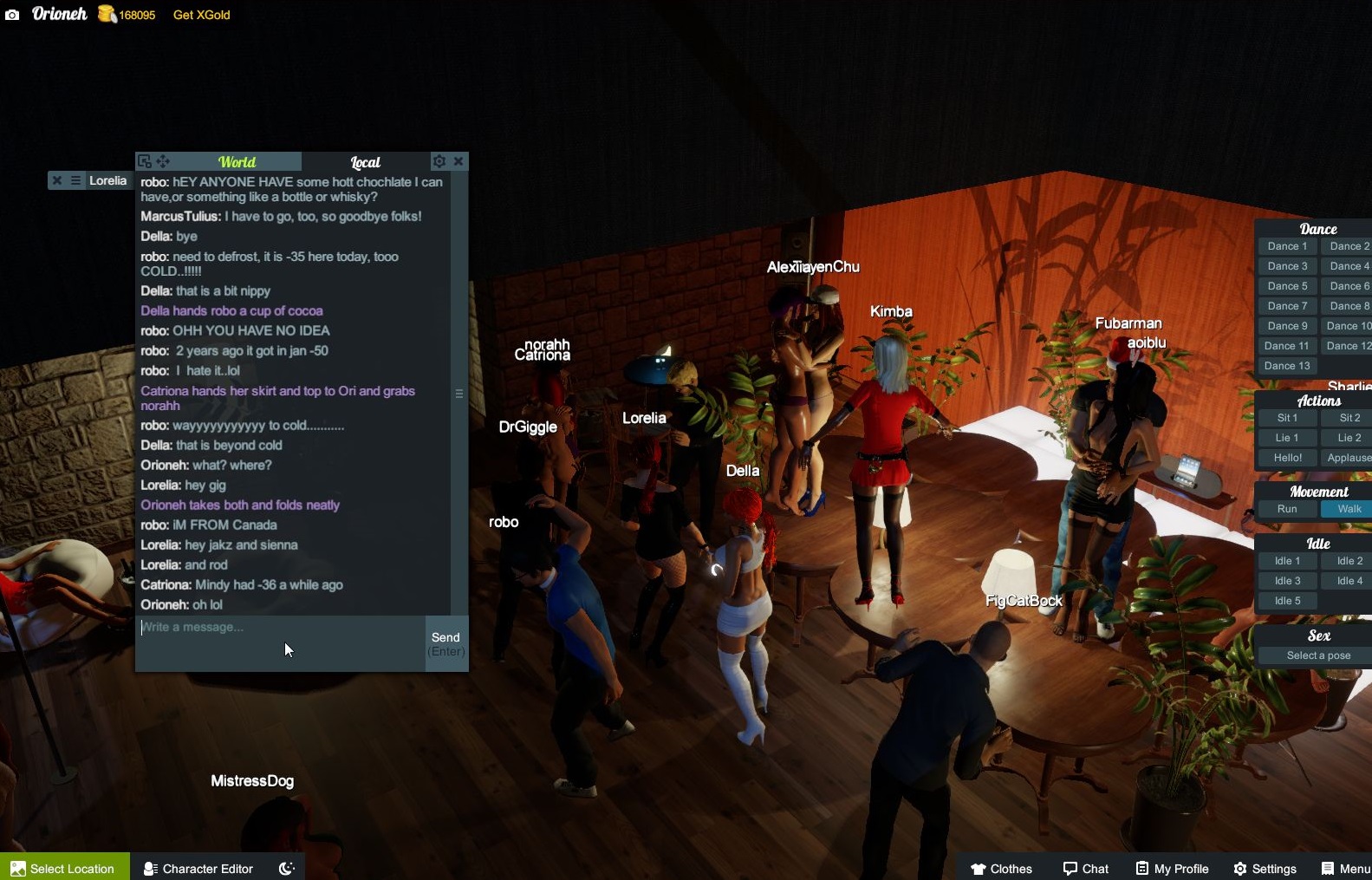This screenshot has height=880, width=1372.
Task: Click the Write a message input field
Action: 260,627
